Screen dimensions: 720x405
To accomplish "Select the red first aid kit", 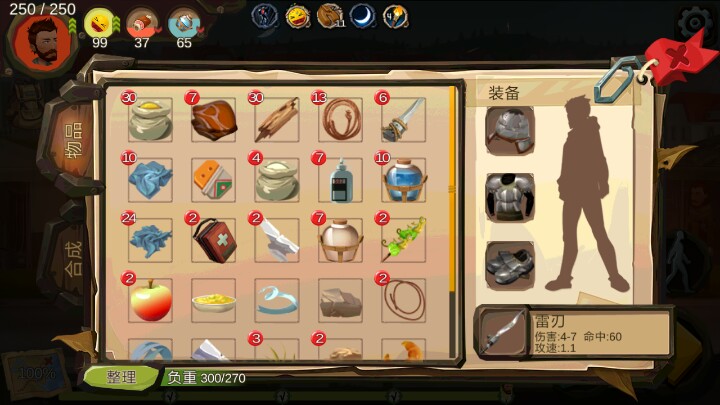I will [x=213, y=240].
